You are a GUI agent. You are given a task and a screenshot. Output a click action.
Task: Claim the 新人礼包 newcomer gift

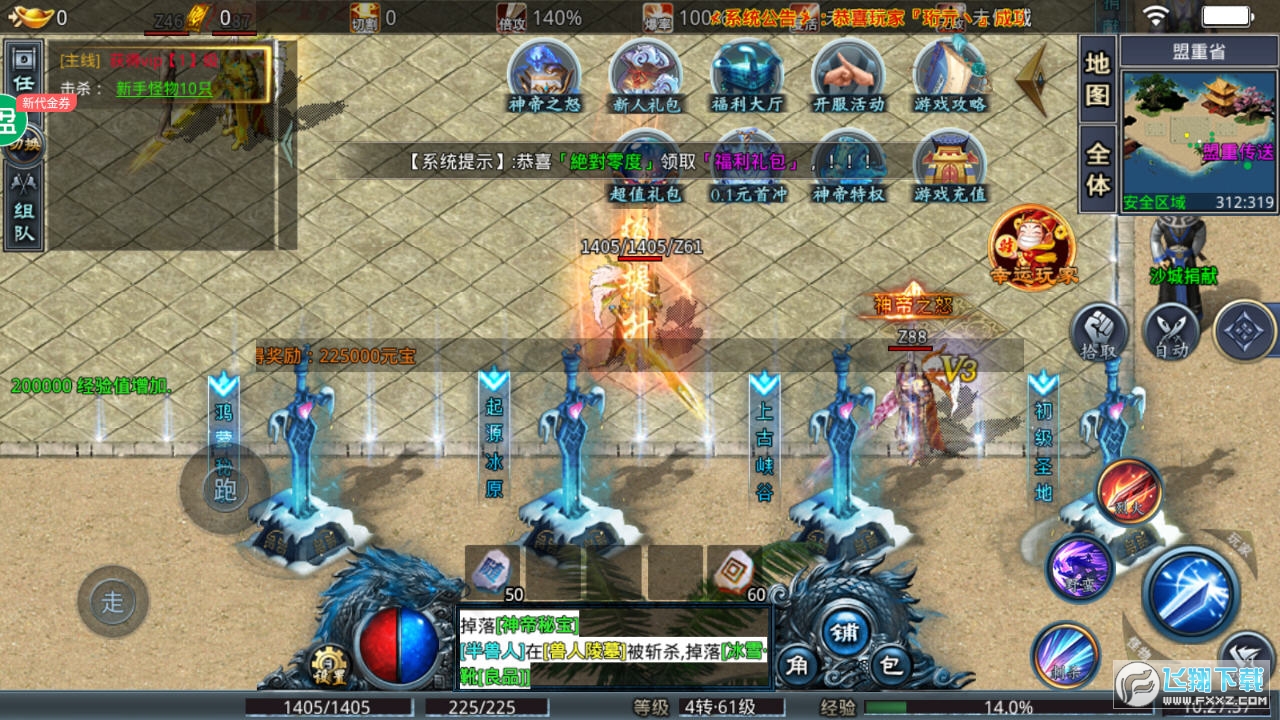pyautogui.click(x=646, y=73)
